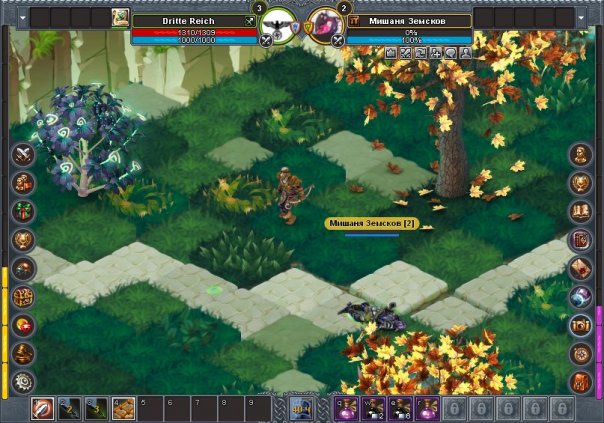Click the green gift box icon
The image size is (604, 423).
tap(23, 212)
